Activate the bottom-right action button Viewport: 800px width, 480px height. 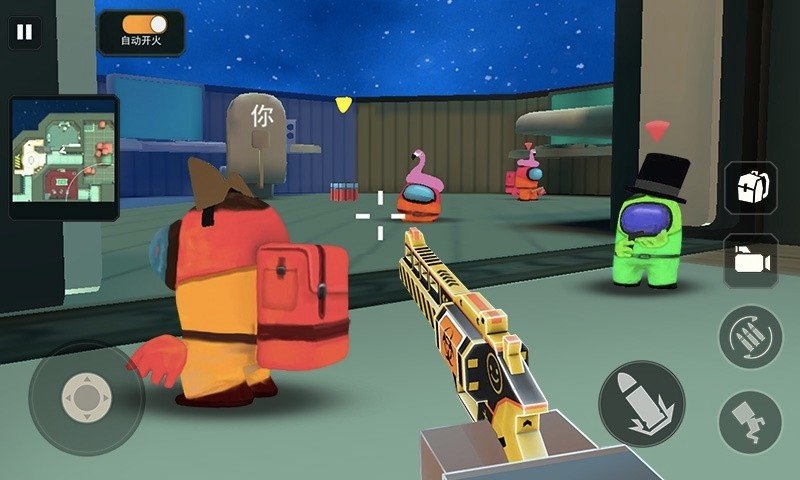tap(750, 420)
